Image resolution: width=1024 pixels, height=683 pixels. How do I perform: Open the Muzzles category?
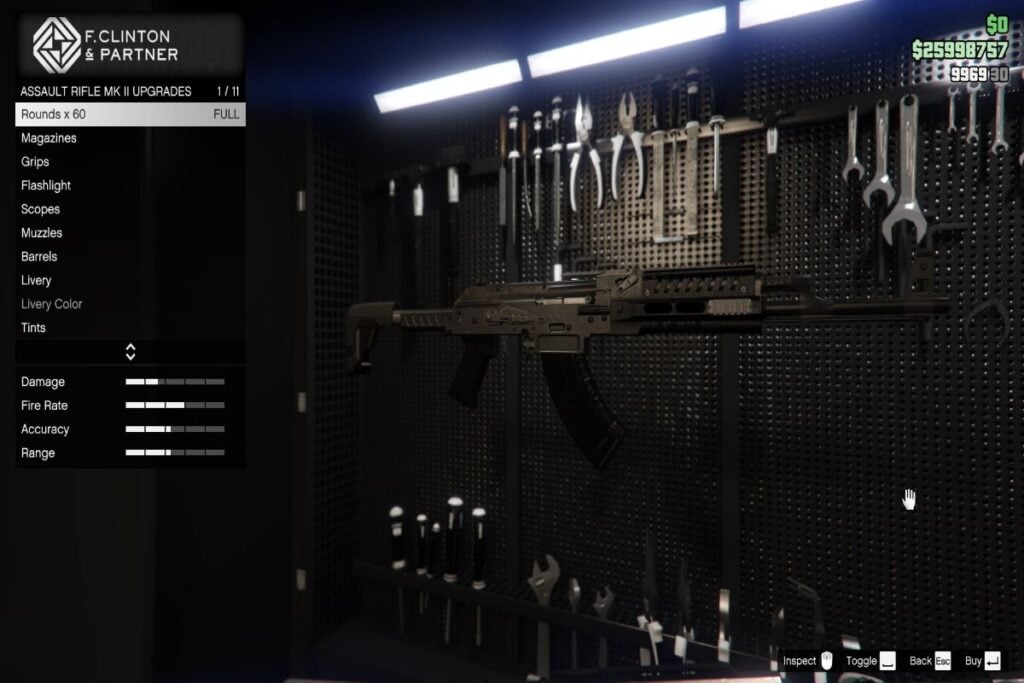(130, 233)
